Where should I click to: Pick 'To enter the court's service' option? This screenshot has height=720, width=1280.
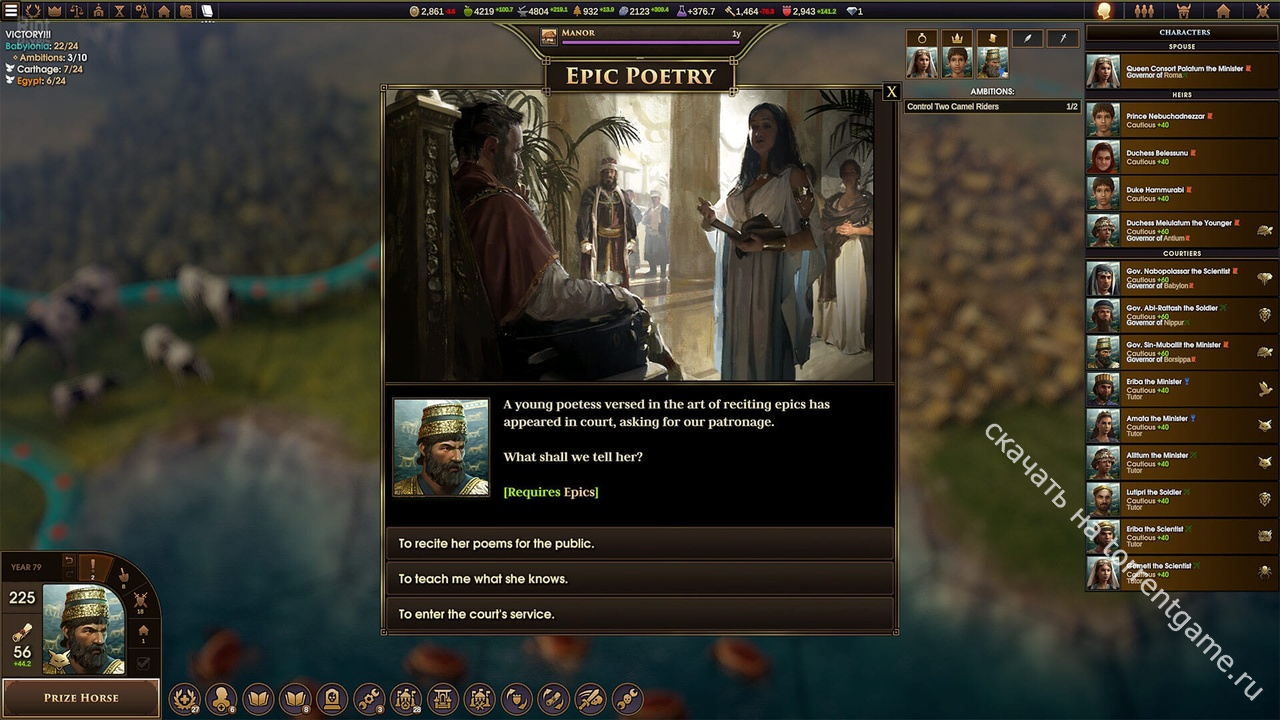point(638,614)
